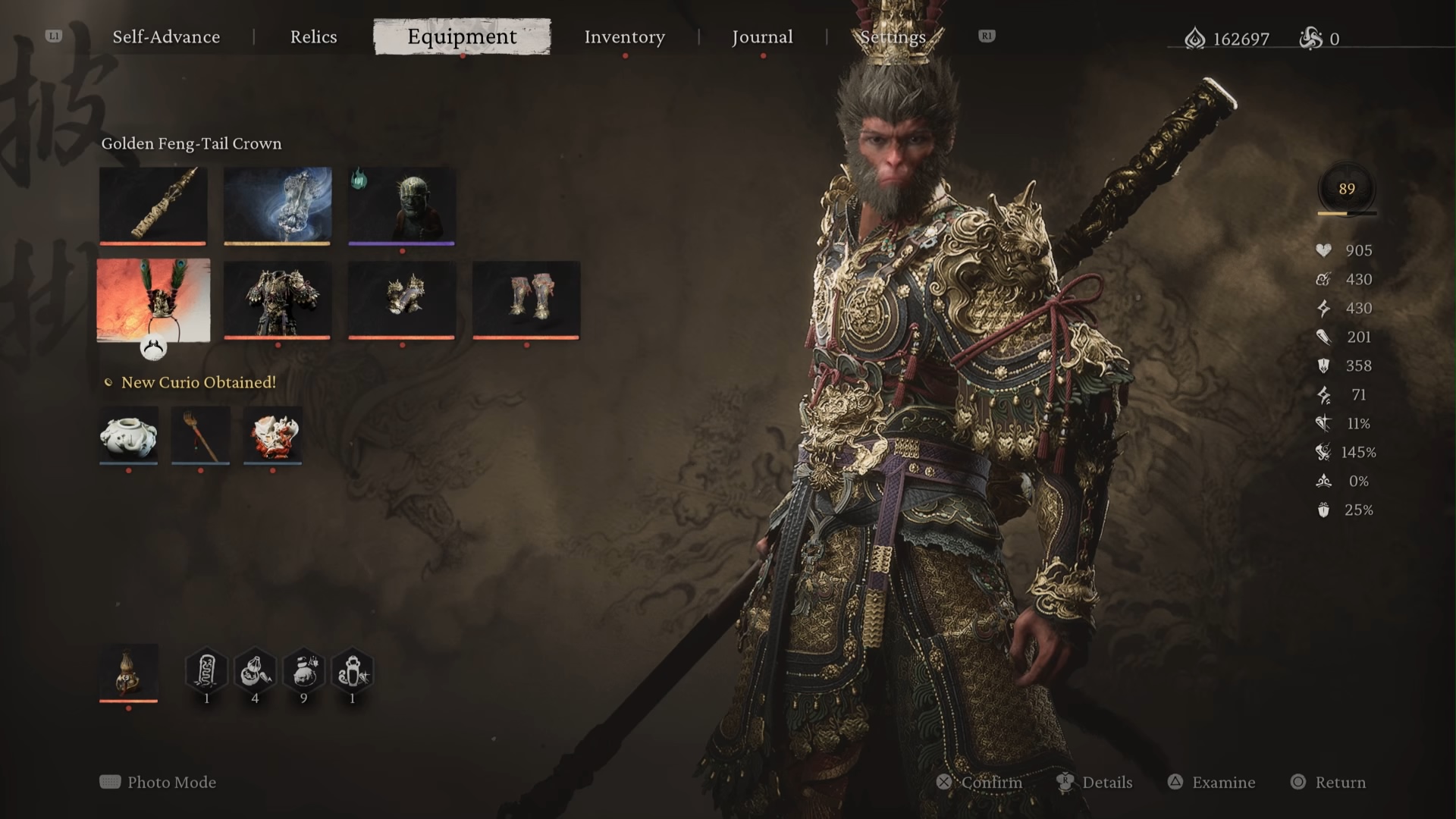Select the Equipment tab
Viewport: 1456px width, 819px height.
[x=462, y=37]
